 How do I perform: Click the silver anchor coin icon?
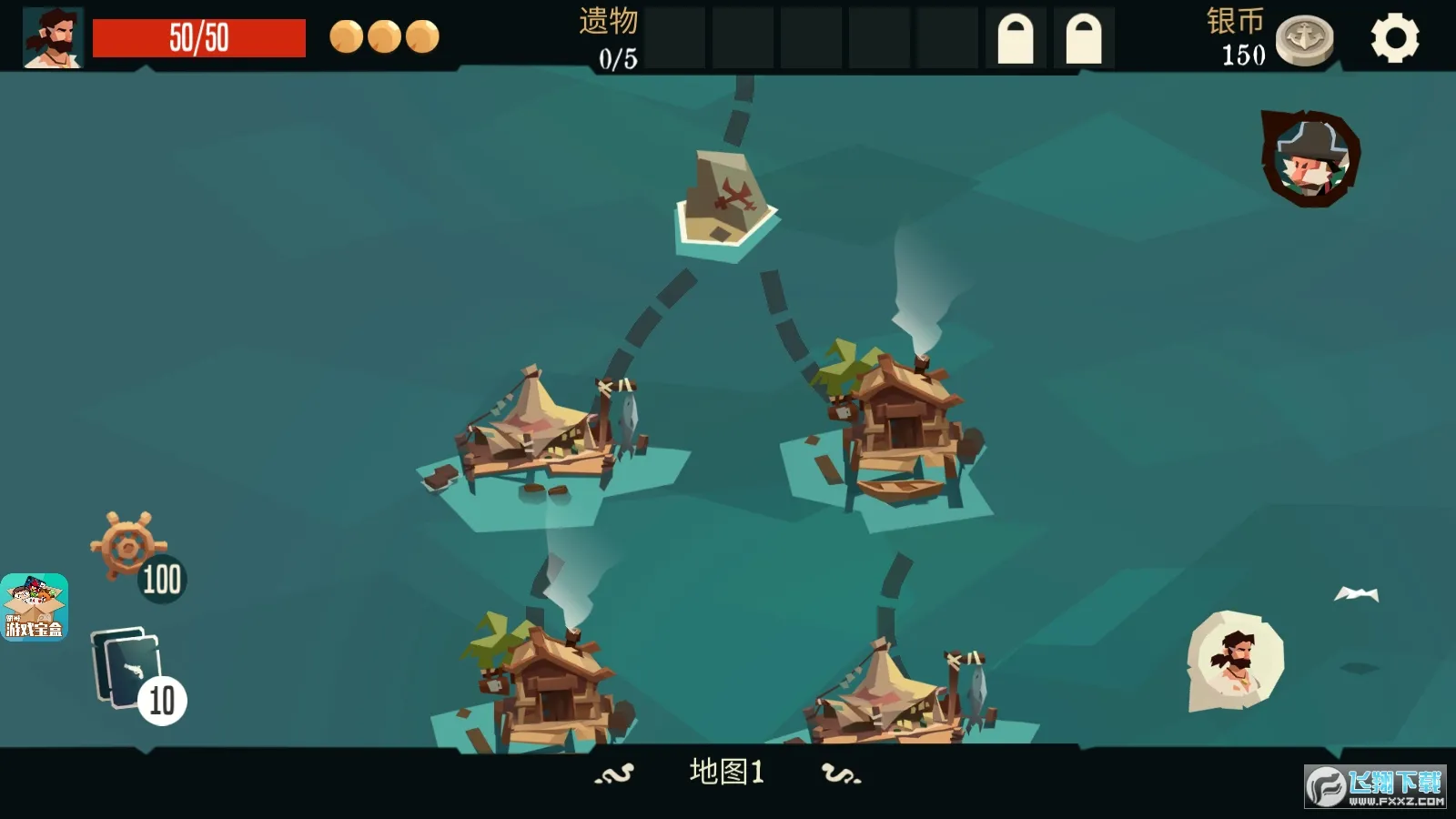click(1304, 40)
